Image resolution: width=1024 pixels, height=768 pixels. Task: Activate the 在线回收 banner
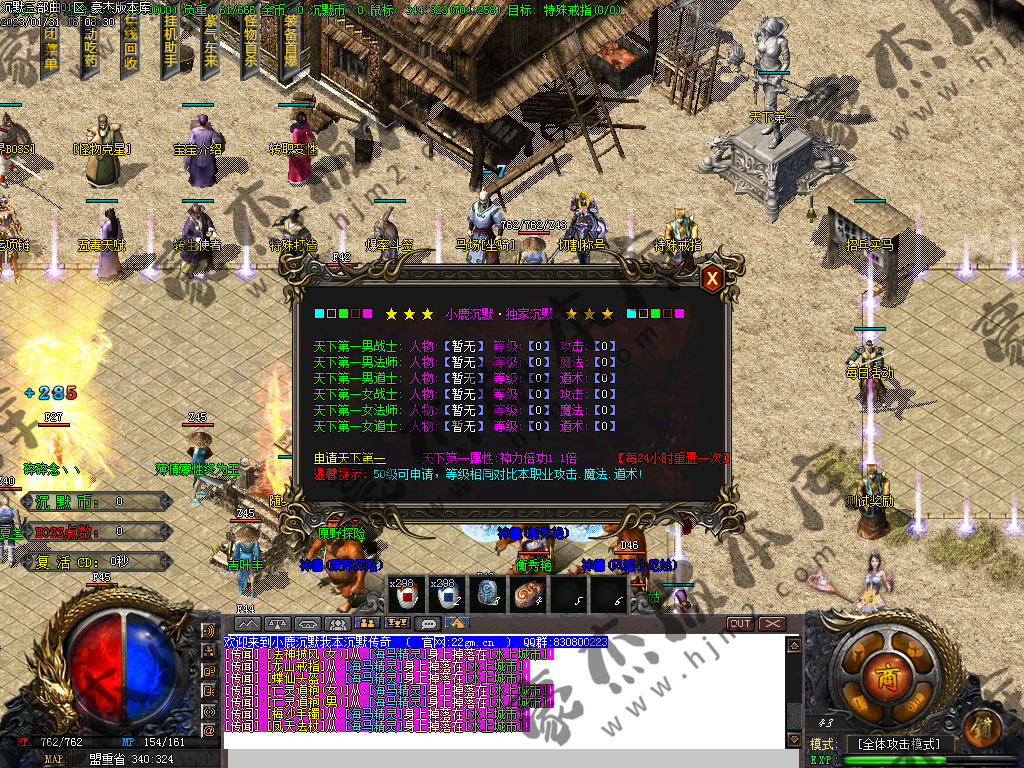pyautogui.click(x=131, y=45)
